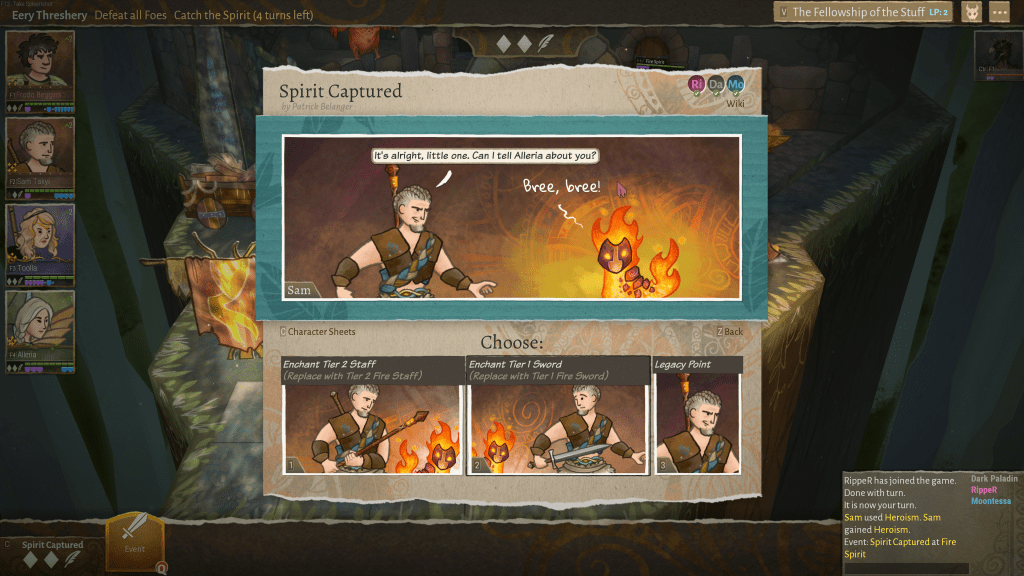
Task: Click the pink Ri player badge
Action: click(697, 84)
